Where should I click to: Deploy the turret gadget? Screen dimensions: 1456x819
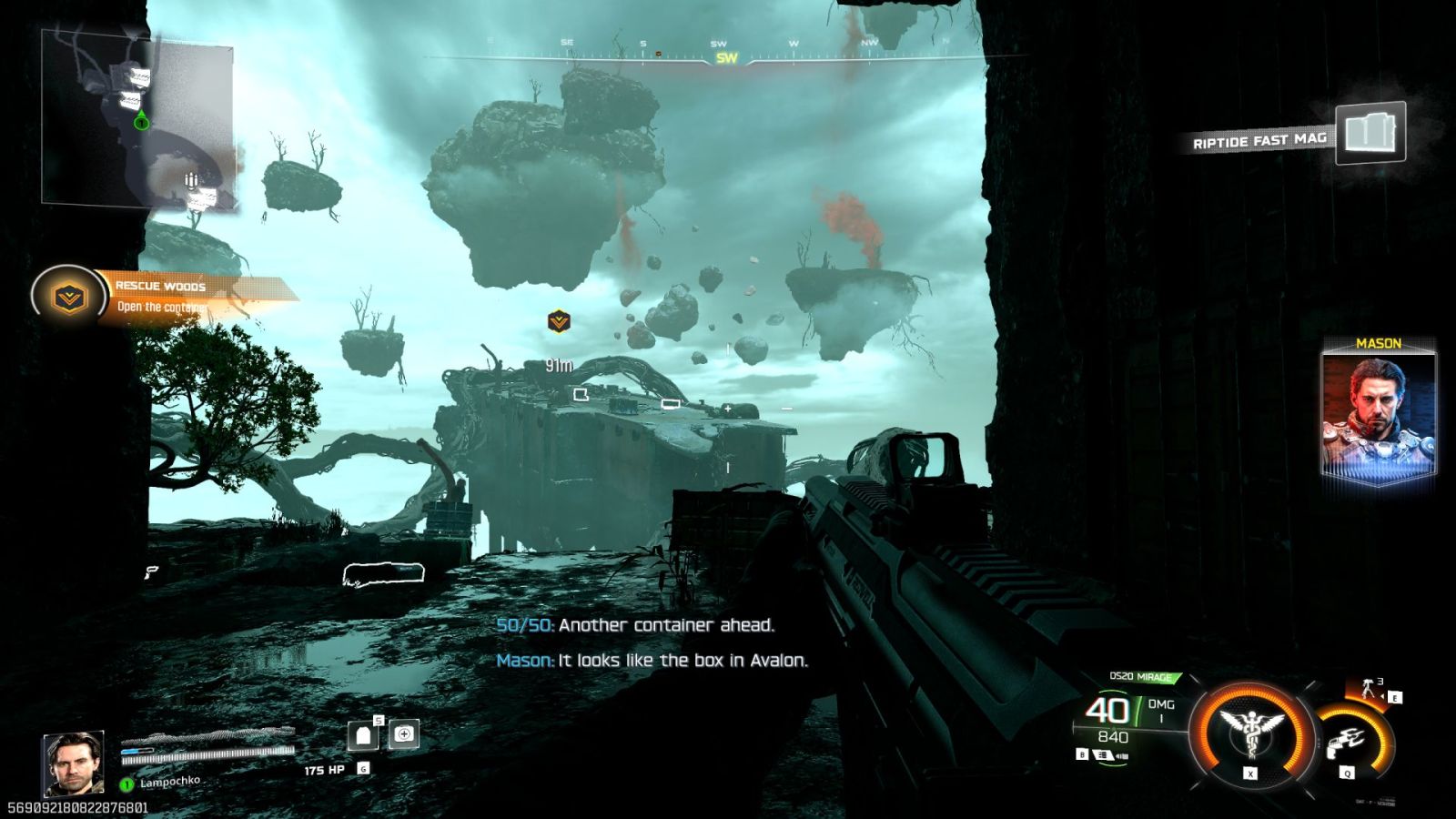(1370, 689)
